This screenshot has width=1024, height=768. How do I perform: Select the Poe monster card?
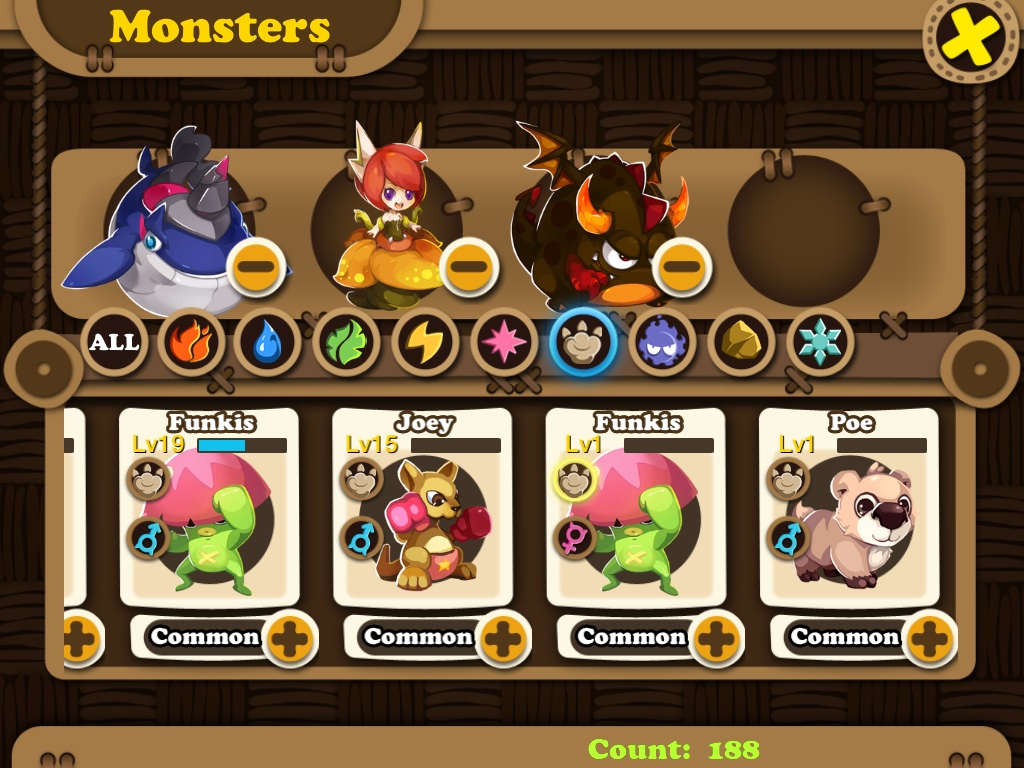click(849, 510)
